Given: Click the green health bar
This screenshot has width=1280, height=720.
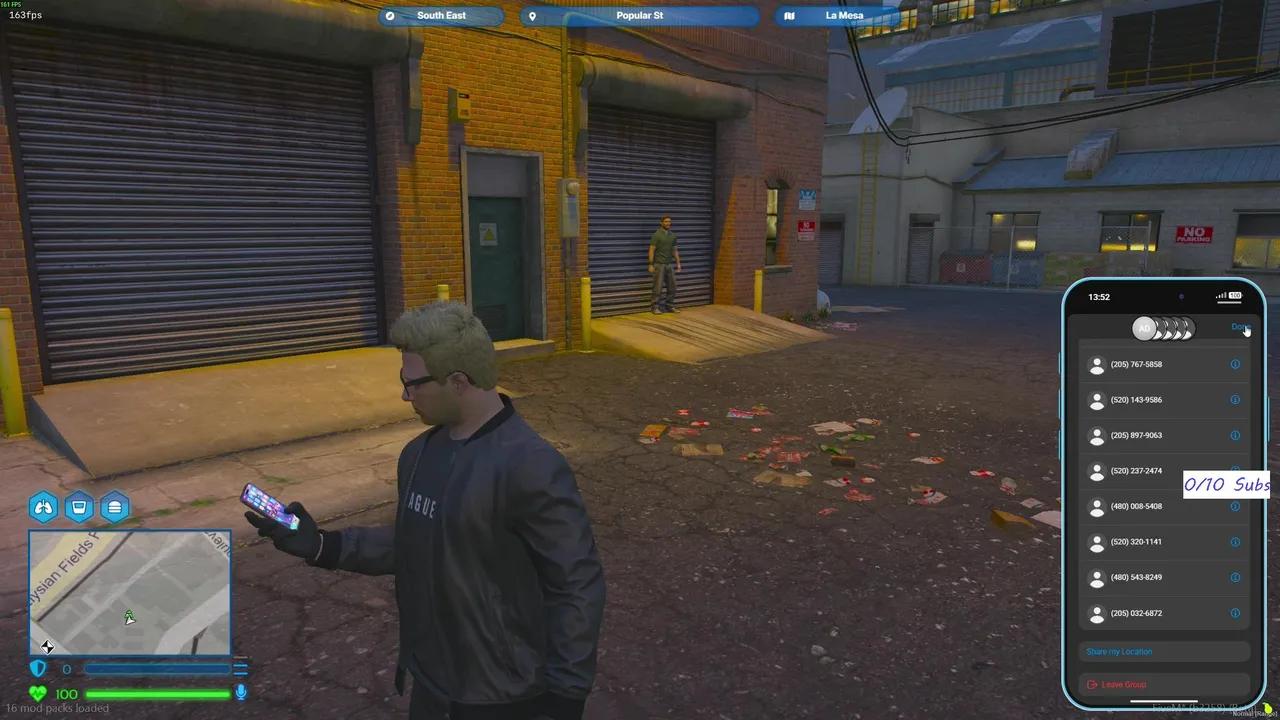Looking at the screenshot, I should tap(160, 693).
